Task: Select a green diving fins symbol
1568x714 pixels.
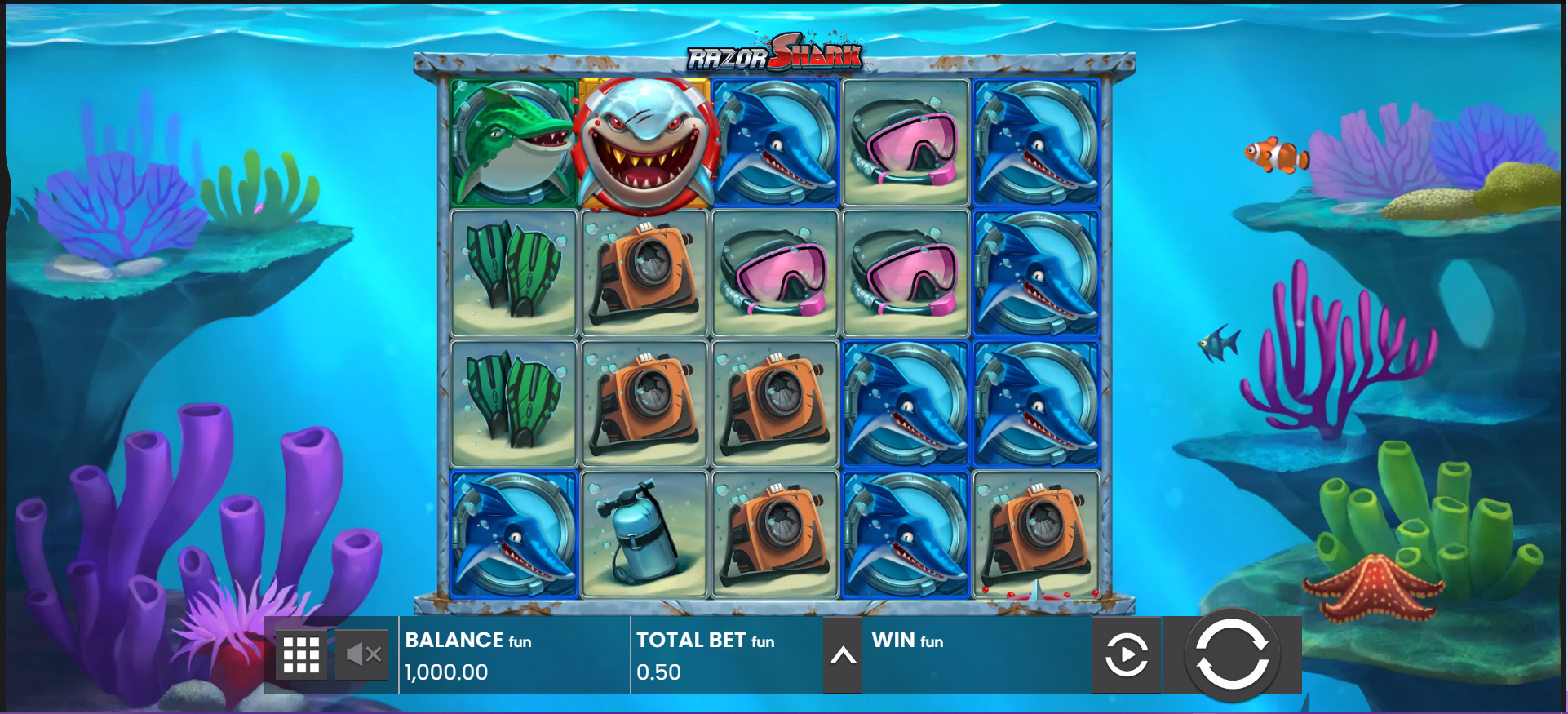Action: coord(512,273)
